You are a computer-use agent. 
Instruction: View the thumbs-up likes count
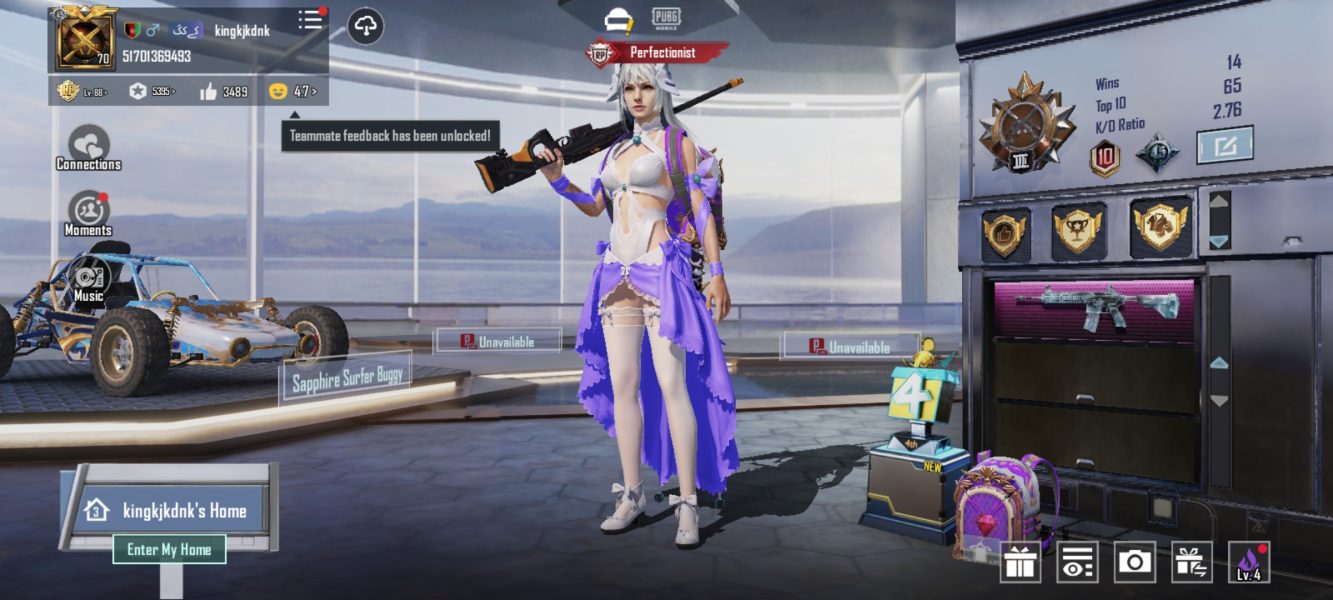[223, 92]
